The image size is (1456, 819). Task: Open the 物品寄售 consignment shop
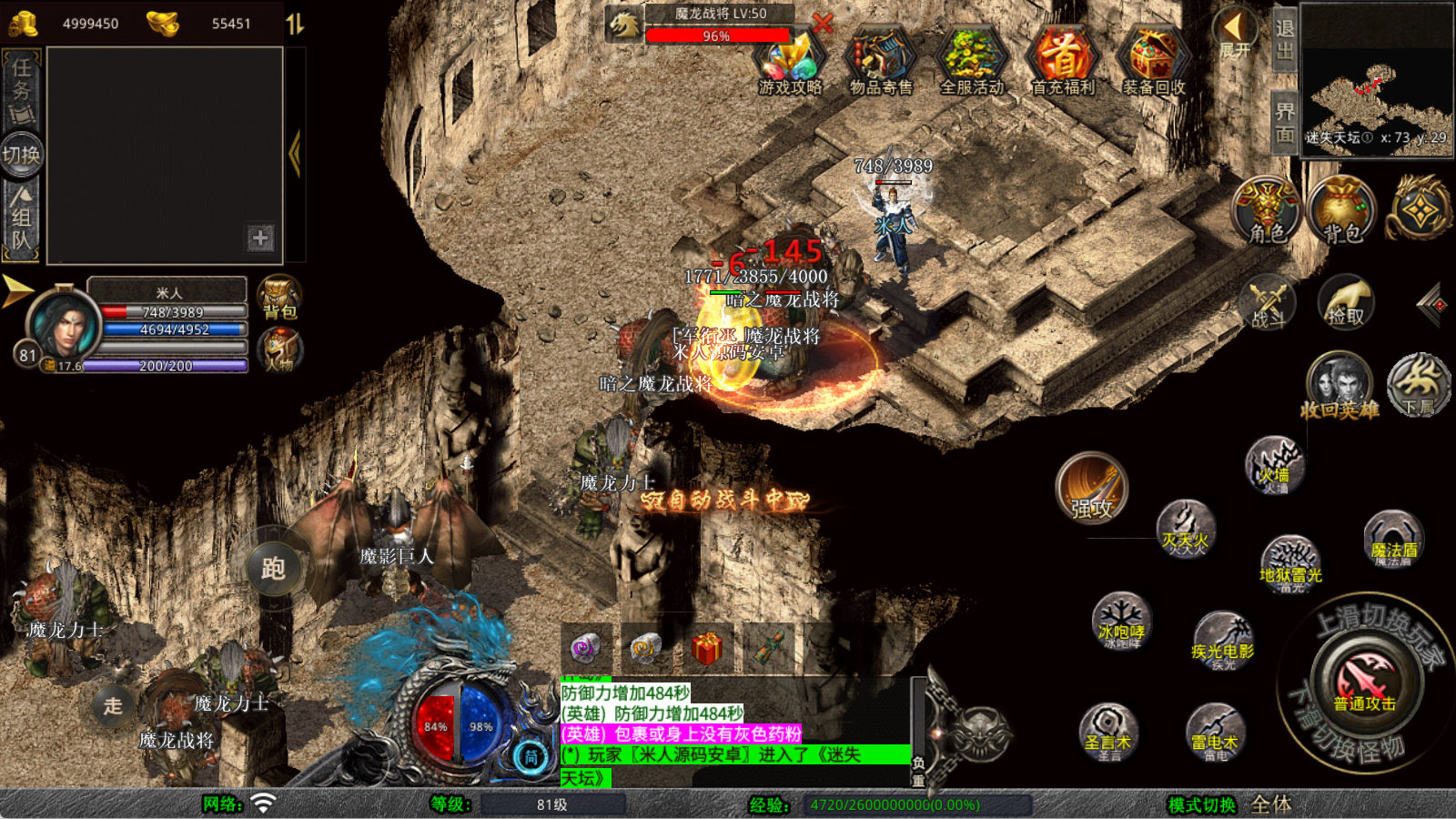pyautogui.click(x=880, y=62)
